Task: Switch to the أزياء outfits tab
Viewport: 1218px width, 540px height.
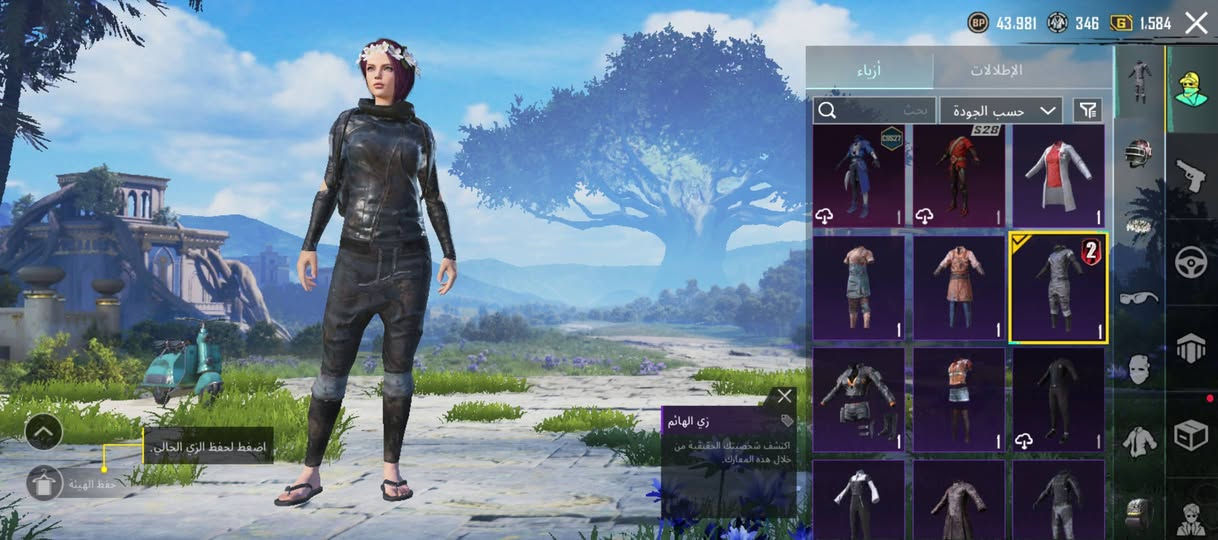Action: 870,70
